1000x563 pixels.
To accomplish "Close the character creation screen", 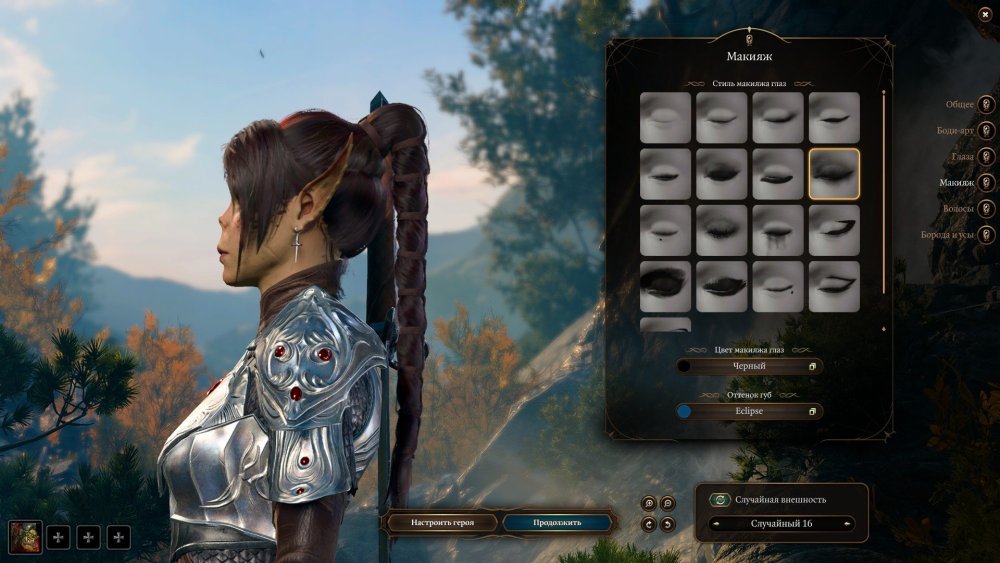I will click(x=985, y=13).
